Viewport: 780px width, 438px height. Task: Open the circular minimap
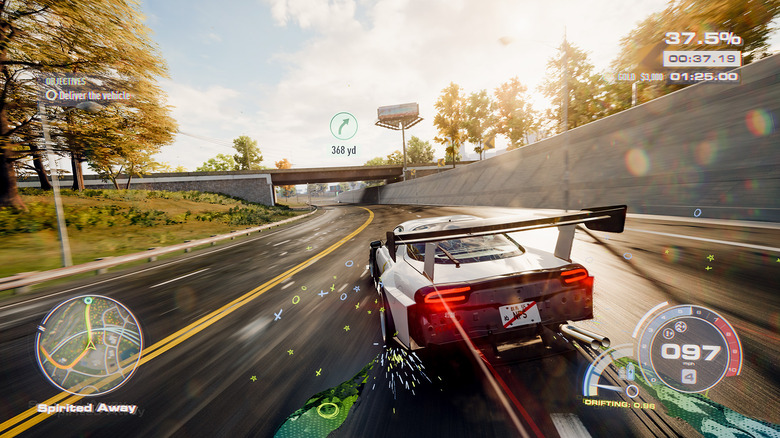pyautogui.click(x=89, y=345)
